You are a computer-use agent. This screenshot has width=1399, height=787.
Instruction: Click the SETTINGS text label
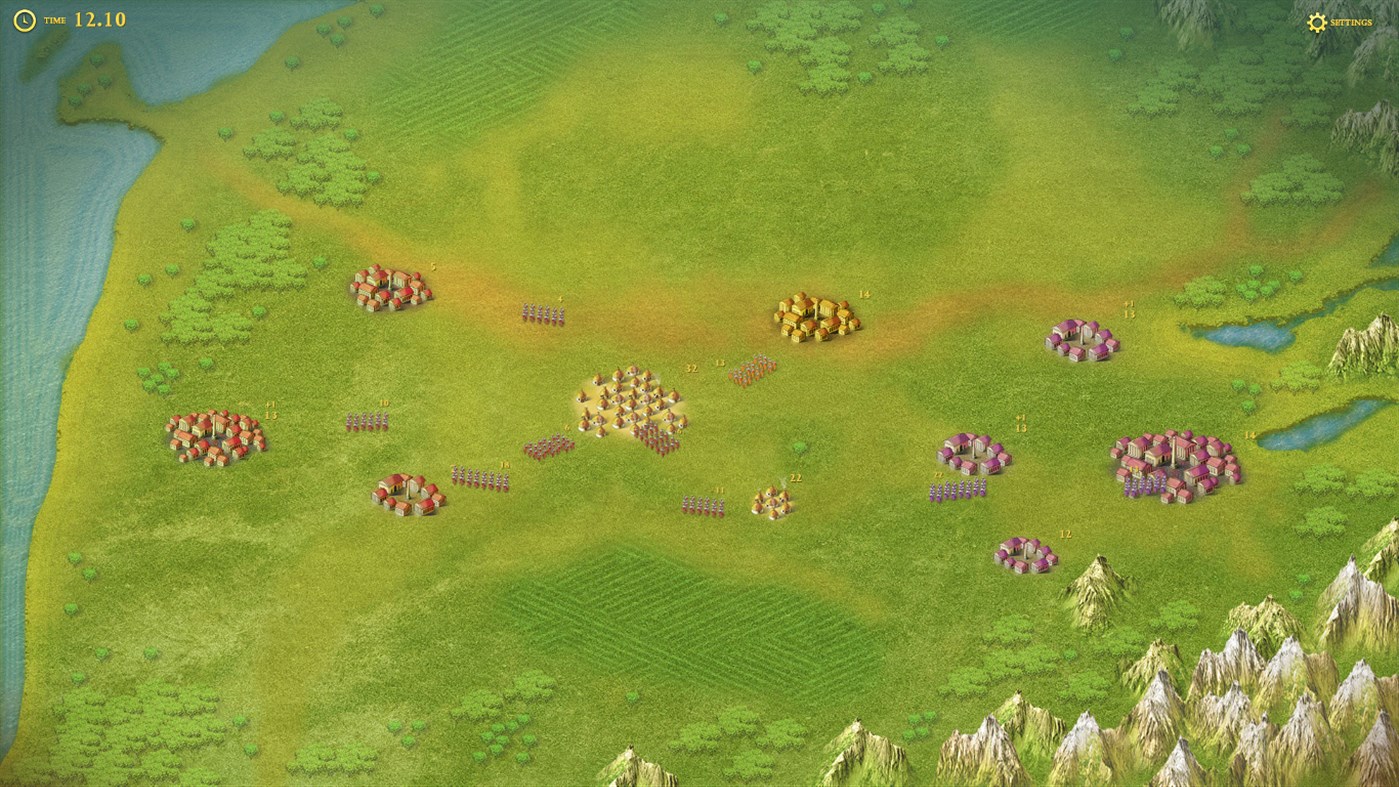point(1352,21)
